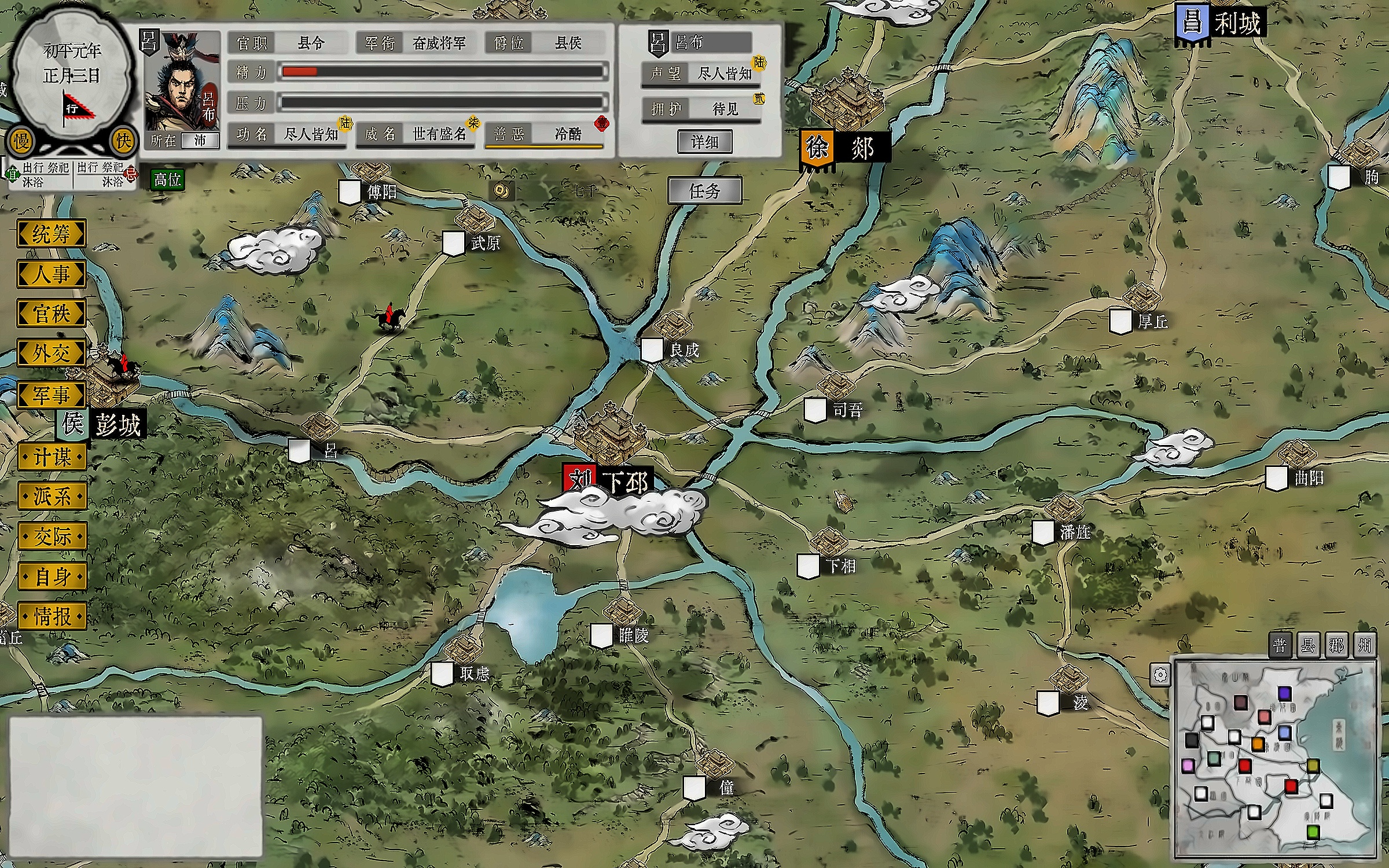
Task: Open the 计谋 stratagem menu
Action: point(52,457)
